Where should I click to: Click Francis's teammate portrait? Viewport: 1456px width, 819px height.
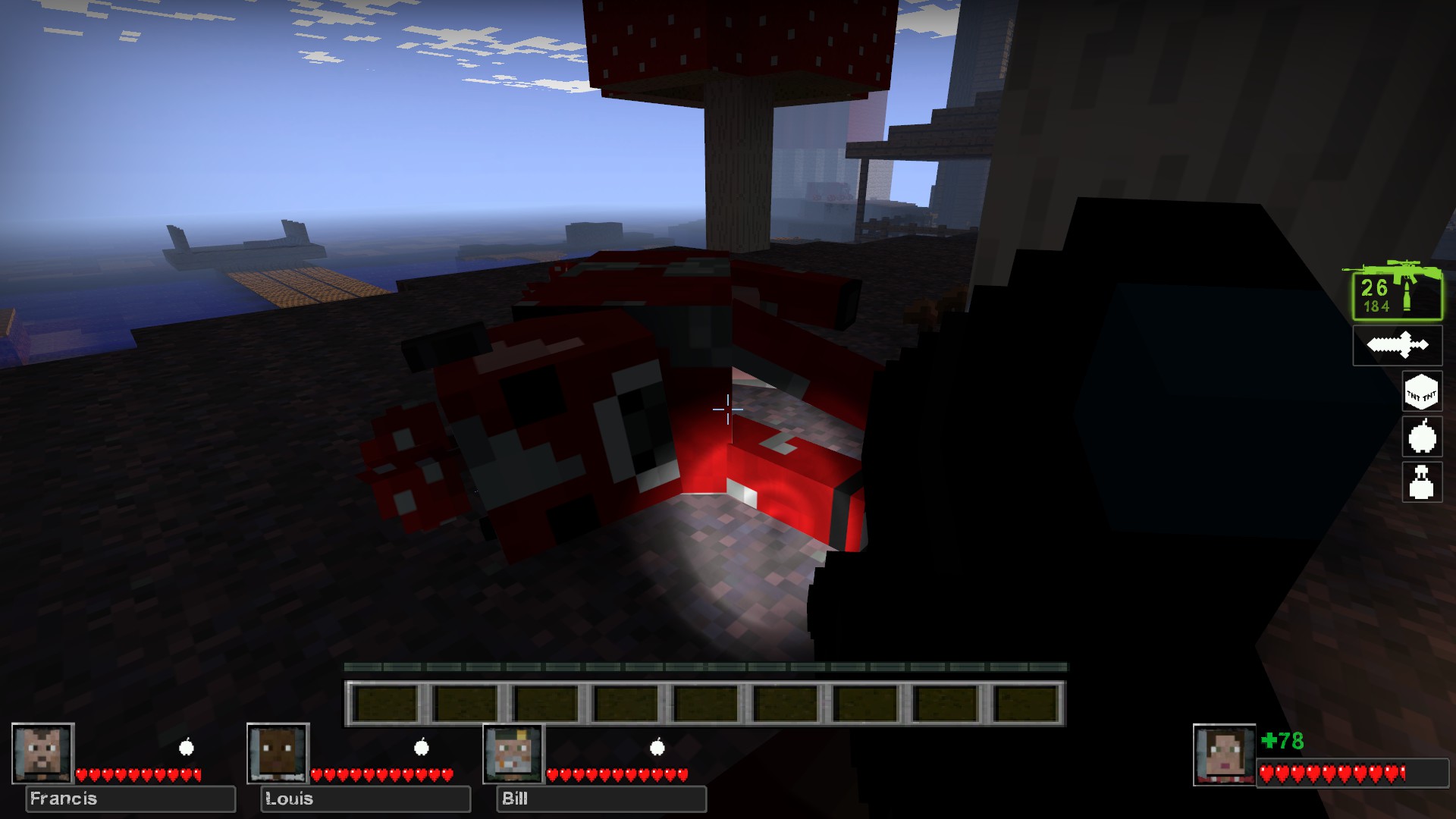pos(42,753)
